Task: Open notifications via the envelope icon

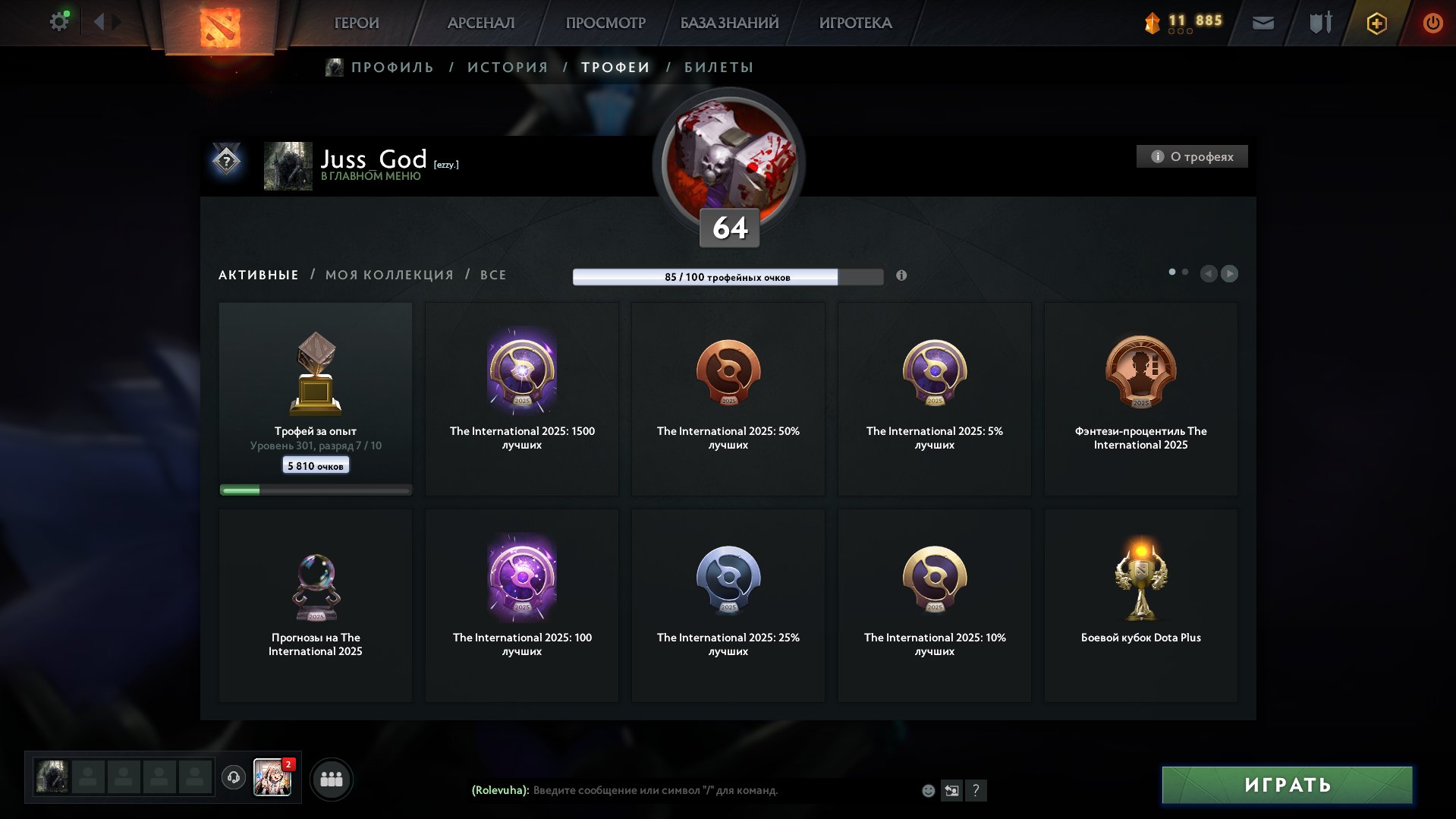Action: 1263,22
